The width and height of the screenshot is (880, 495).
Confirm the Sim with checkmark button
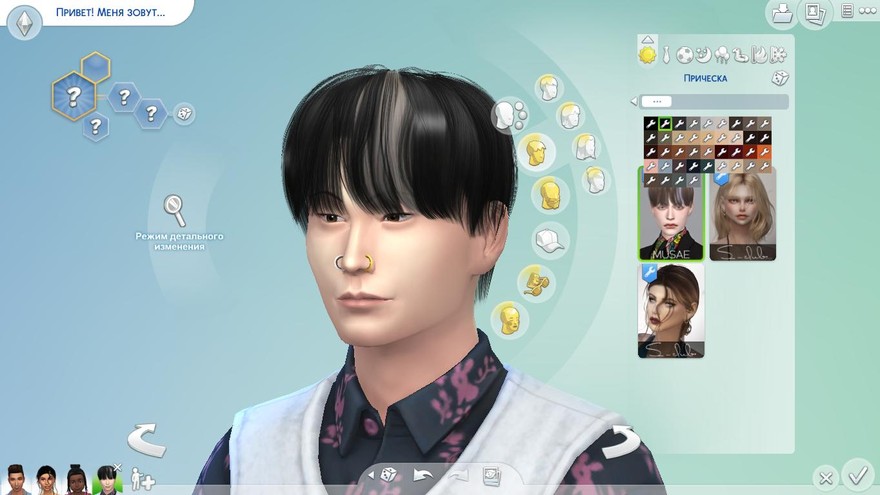click(x=856, y=473)
